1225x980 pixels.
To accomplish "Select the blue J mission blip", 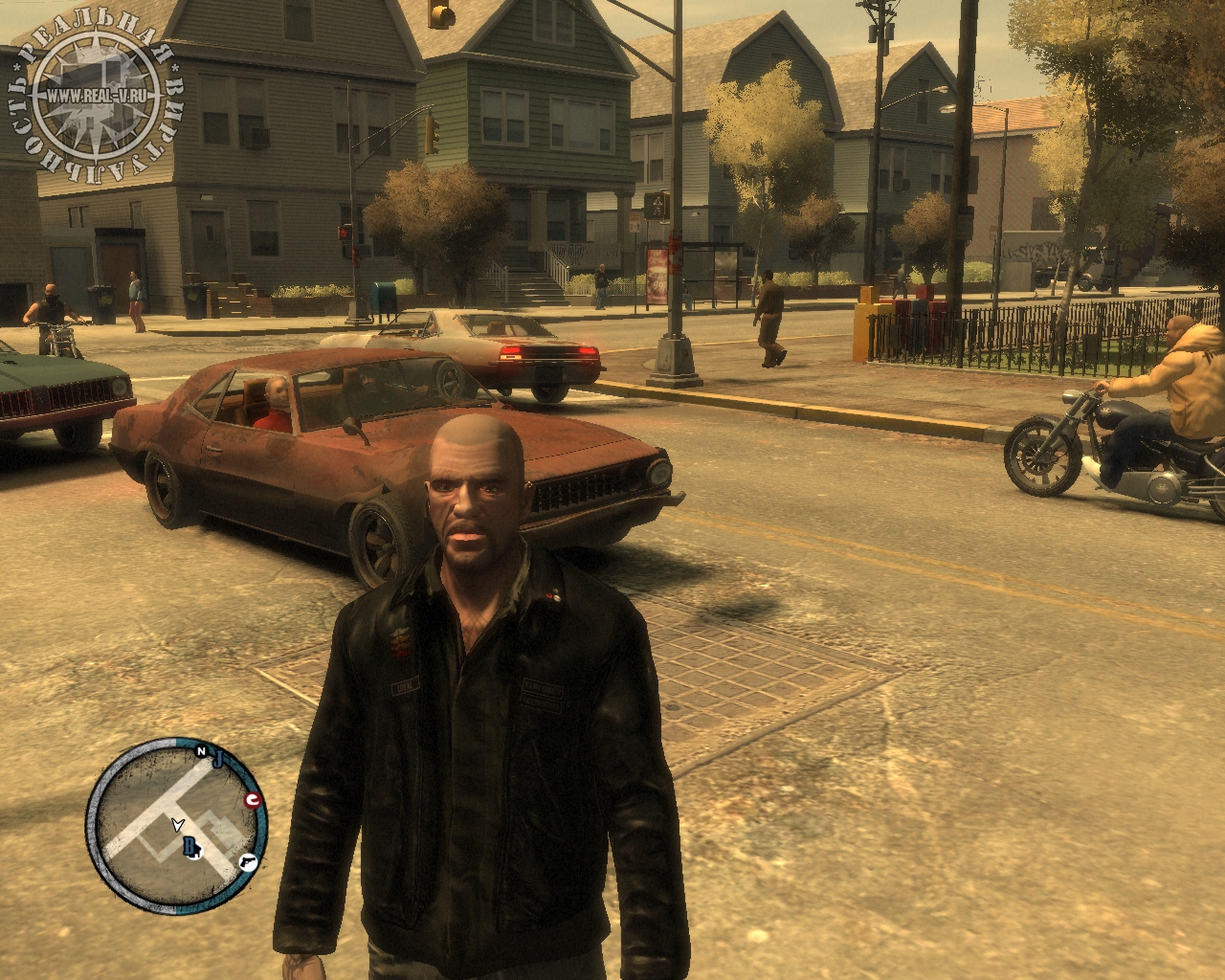I will click(x=217, y=760).
